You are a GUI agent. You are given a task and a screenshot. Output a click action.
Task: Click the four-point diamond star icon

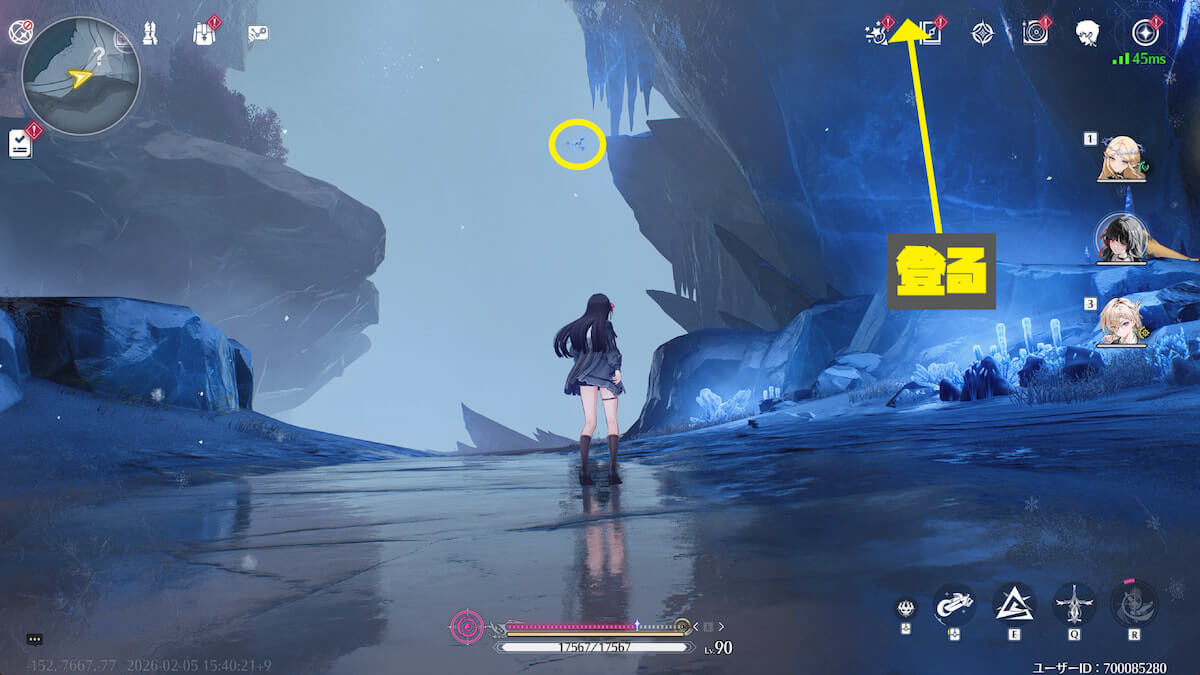point(983,33)
